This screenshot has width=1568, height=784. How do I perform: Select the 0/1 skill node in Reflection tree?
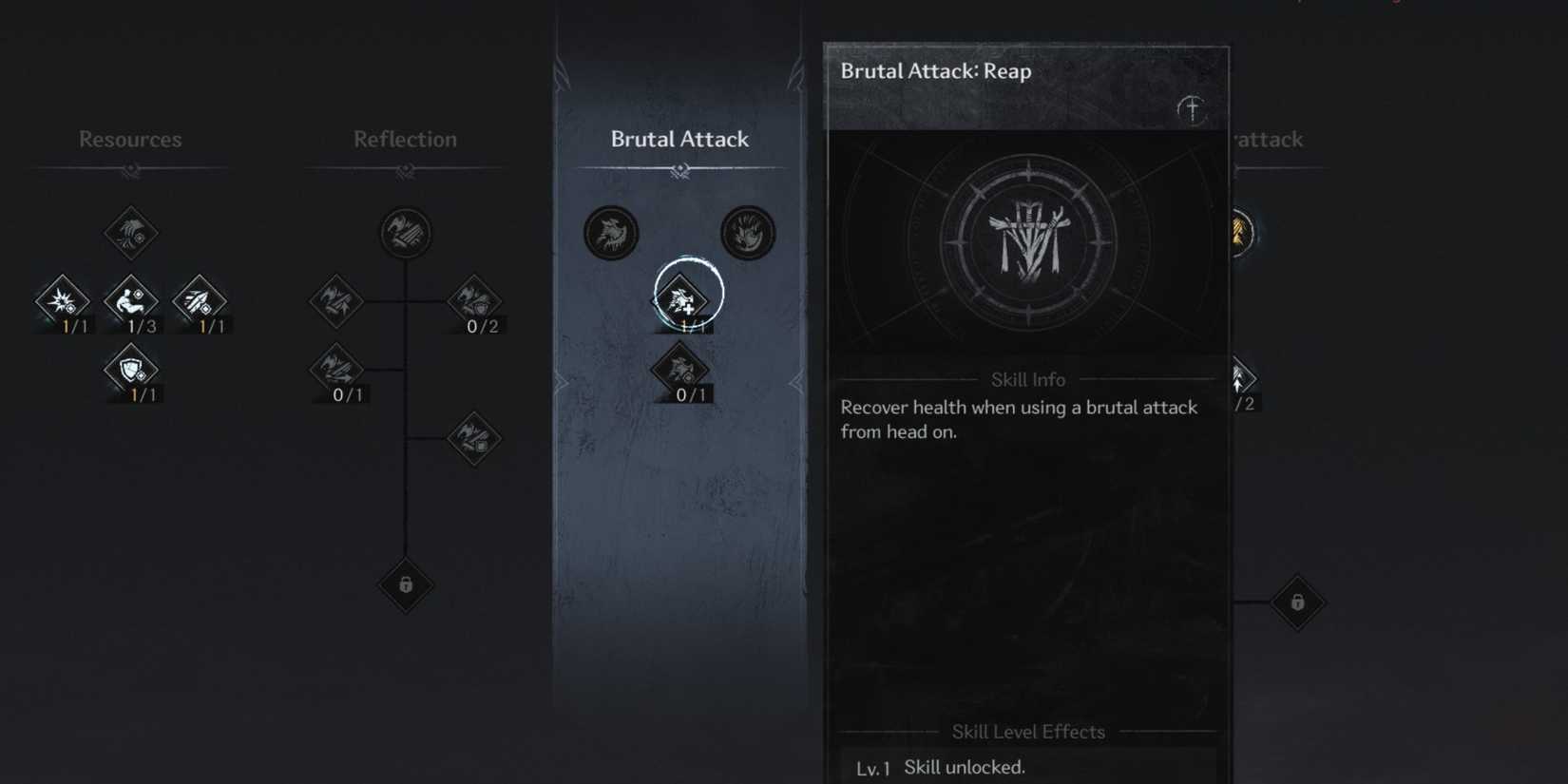pos(339,371)
